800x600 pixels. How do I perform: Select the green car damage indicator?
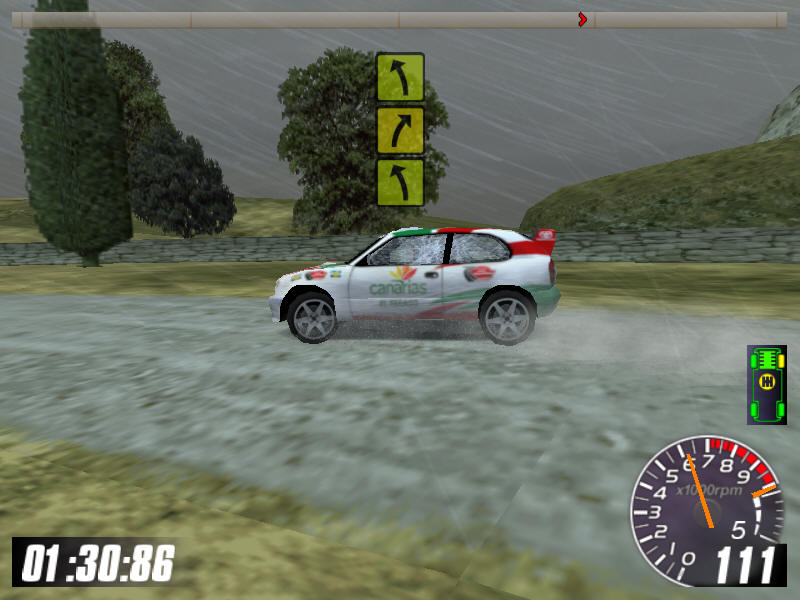(767, 384)
